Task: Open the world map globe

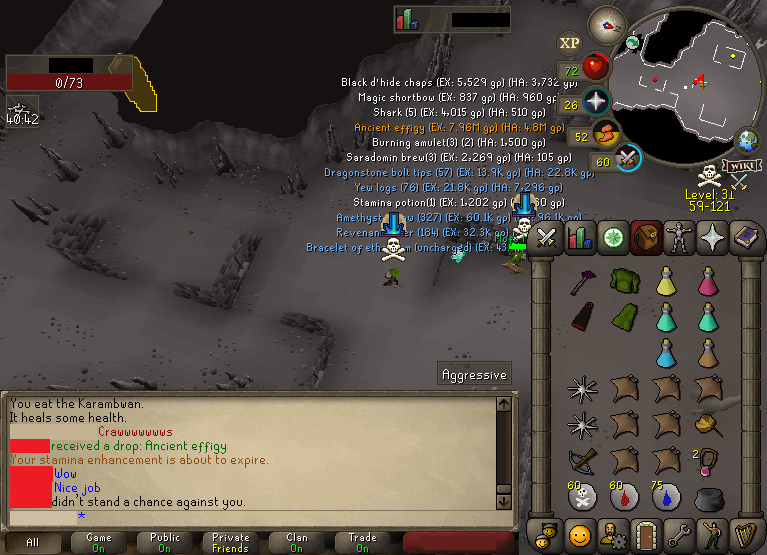Action: pyautogui.click(x=747, y=140)
